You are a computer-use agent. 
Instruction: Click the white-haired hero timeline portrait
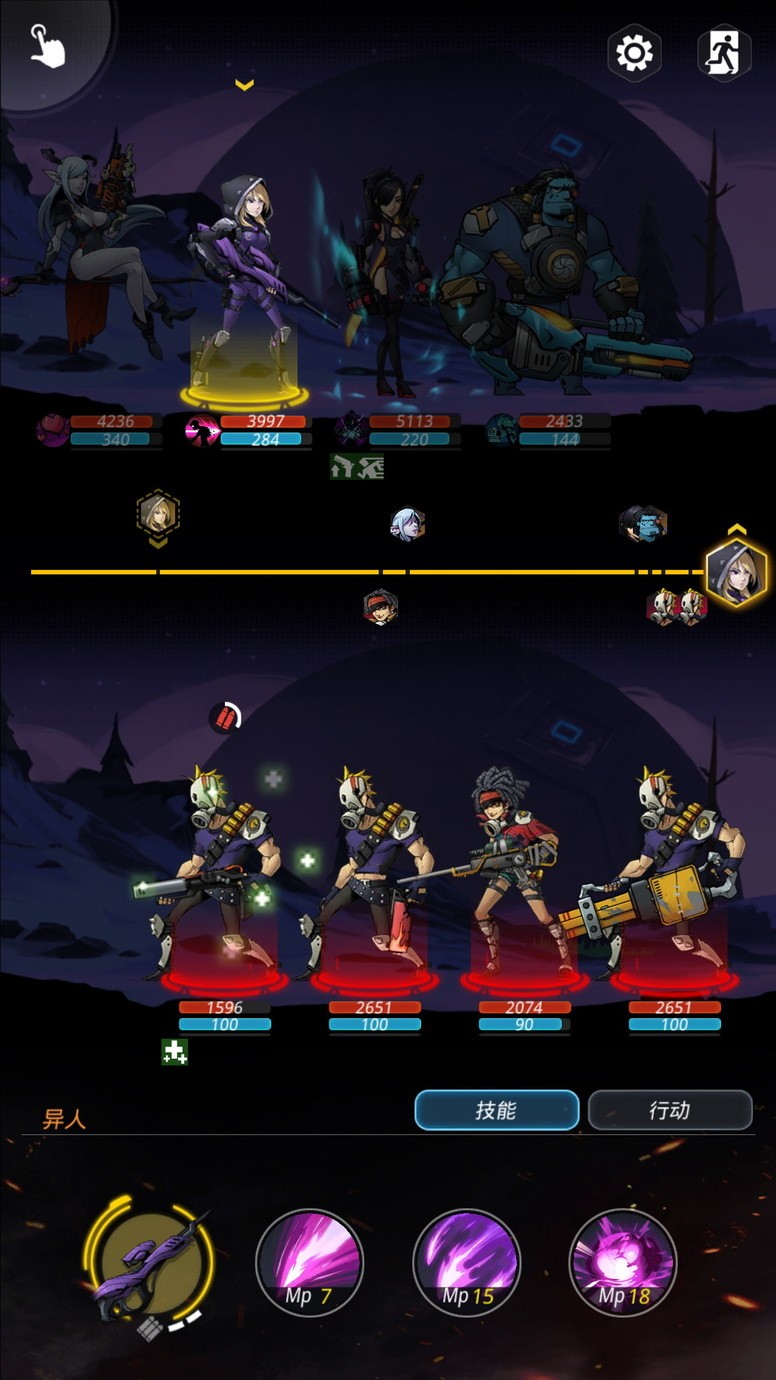(x=407, y=524)
